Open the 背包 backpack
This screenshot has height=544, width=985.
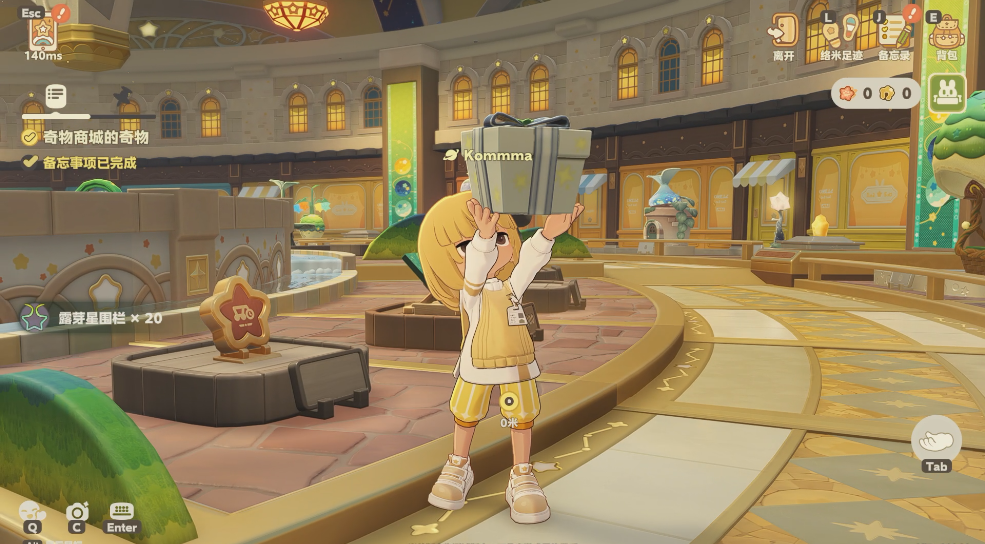tap(946, 32)
